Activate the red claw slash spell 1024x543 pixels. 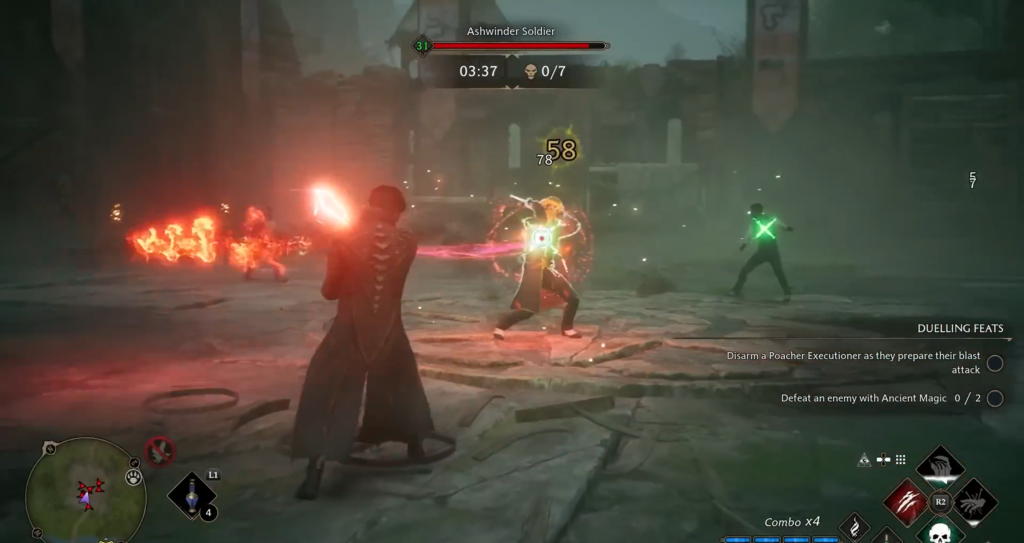[904, 500]
